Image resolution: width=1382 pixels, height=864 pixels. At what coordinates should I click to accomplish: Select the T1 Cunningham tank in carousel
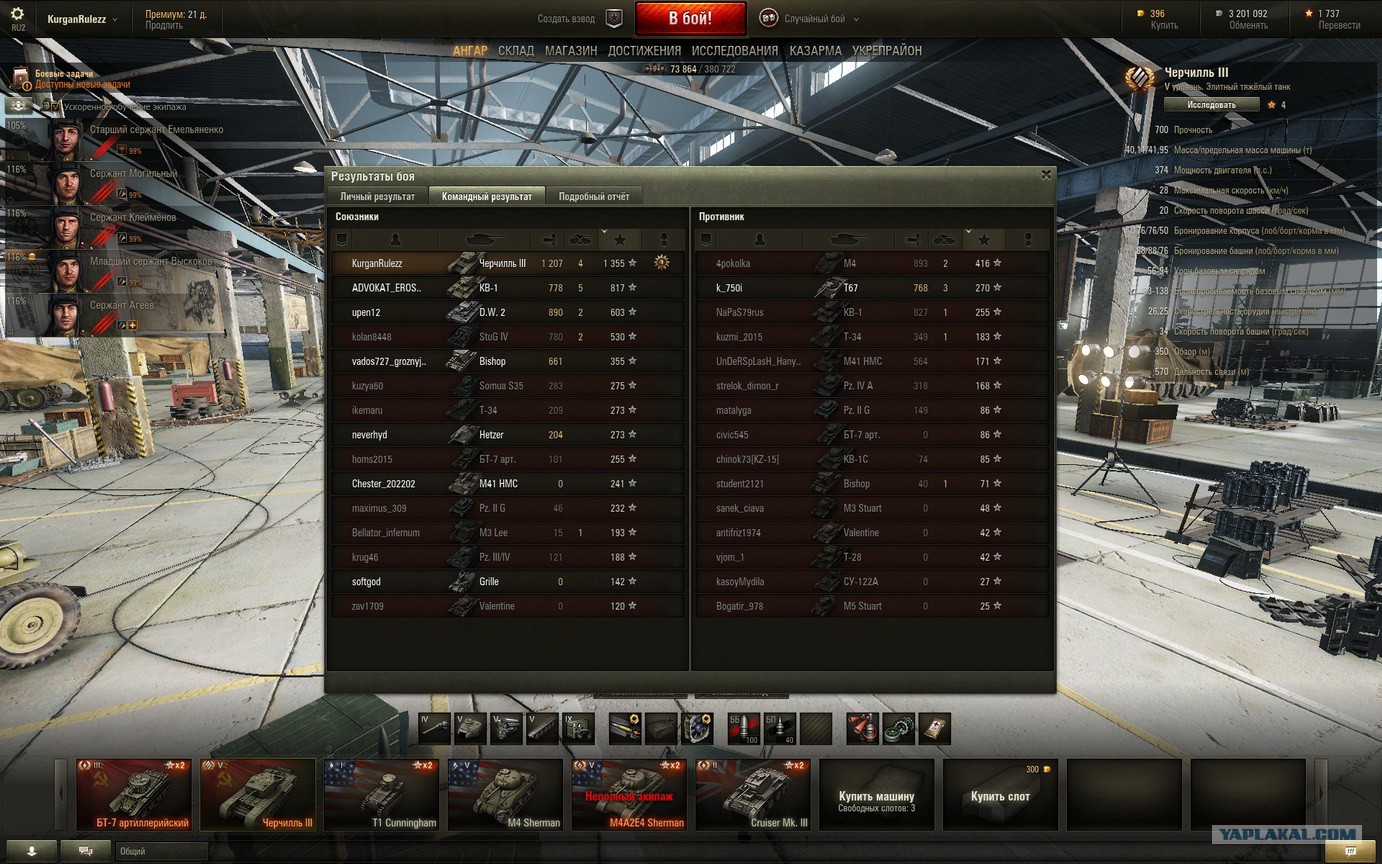pyautogui.click(x=381, y=795)
